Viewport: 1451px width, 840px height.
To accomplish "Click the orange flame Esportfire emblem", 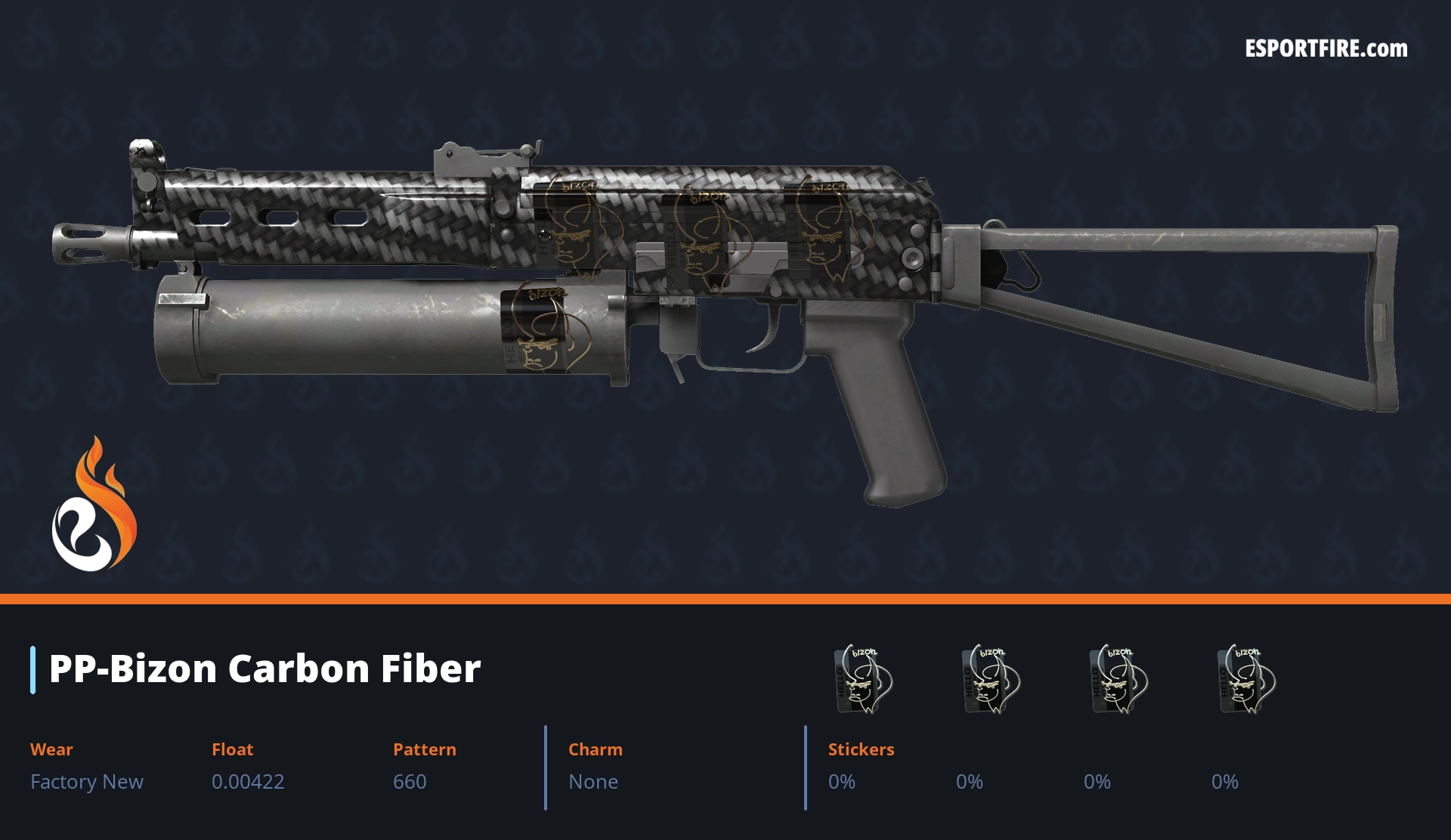I will [x=94, y=505].
